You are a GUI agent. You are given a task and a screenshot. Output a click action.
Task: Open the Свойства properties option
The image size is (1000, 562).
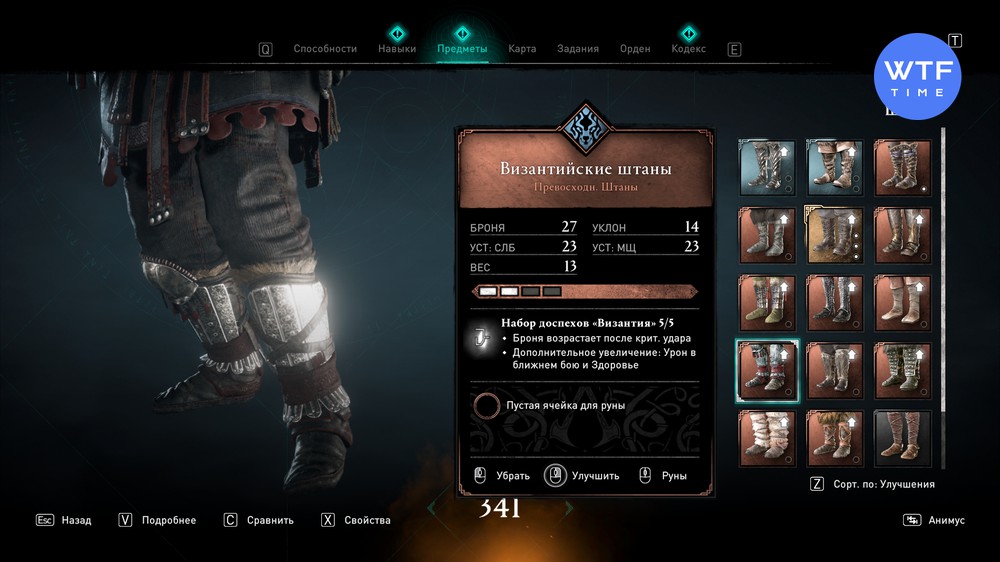357,520
